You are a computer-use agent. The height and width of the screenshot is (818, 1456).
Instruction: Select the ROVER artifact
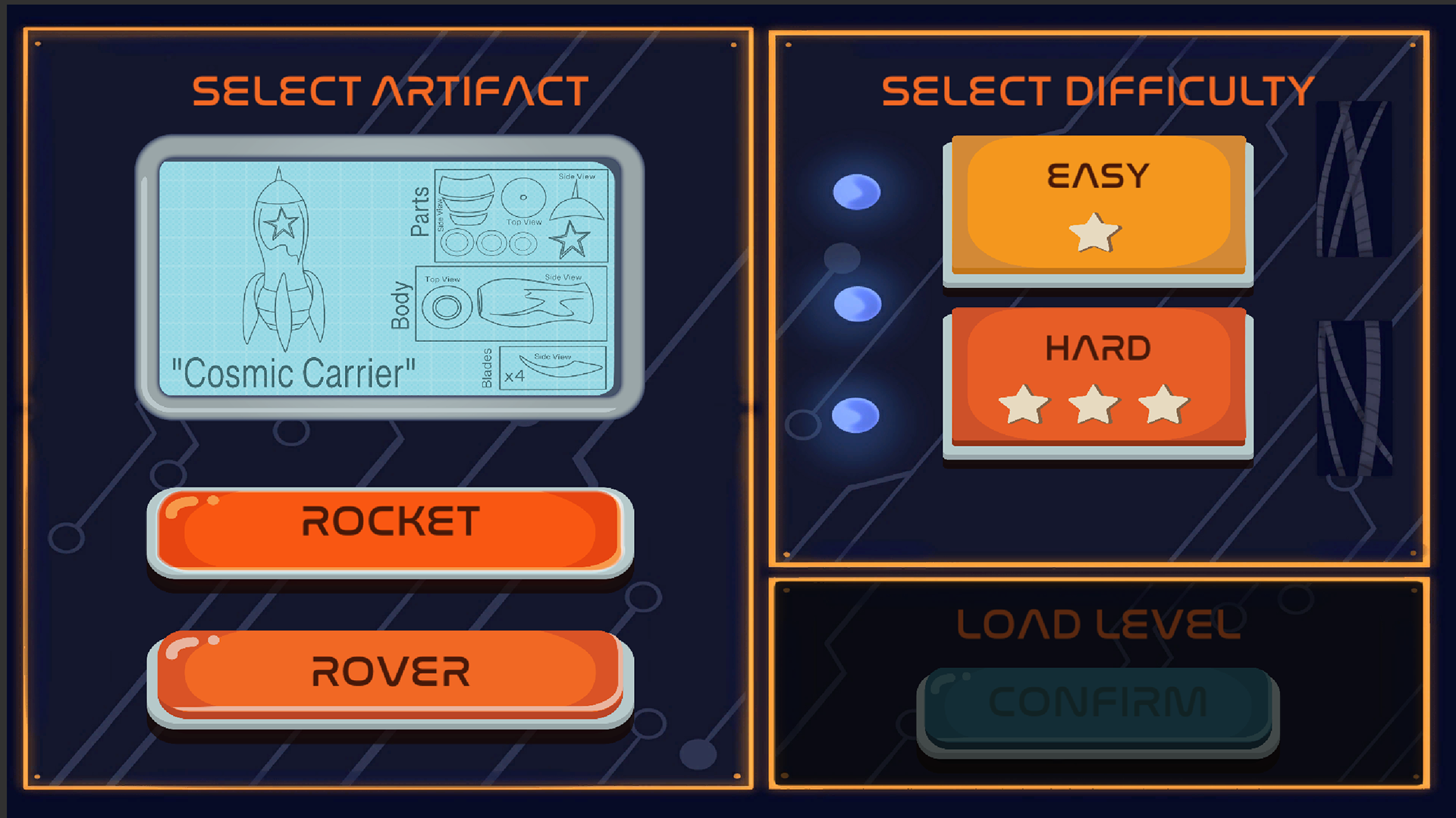click(x=388, y=672)
